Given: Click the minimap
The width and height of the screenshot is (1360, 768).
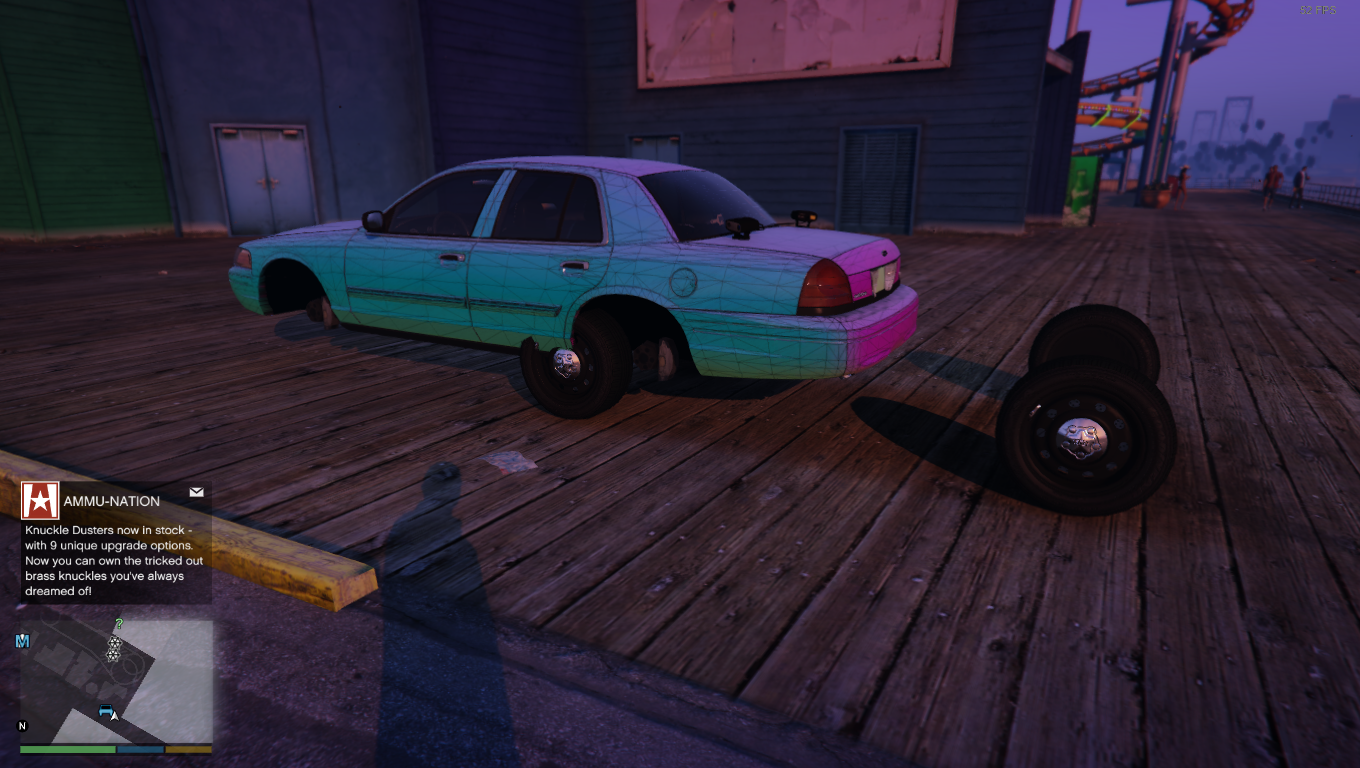Looking at the screenshot, I should [116, 680].
